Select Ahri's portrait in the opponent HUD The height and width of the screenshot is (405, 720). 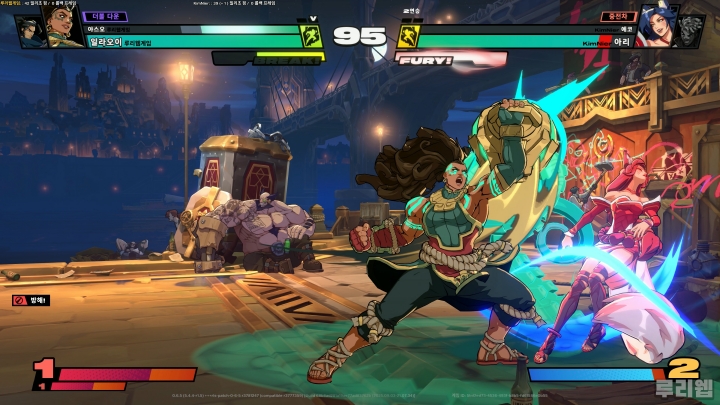659,30
